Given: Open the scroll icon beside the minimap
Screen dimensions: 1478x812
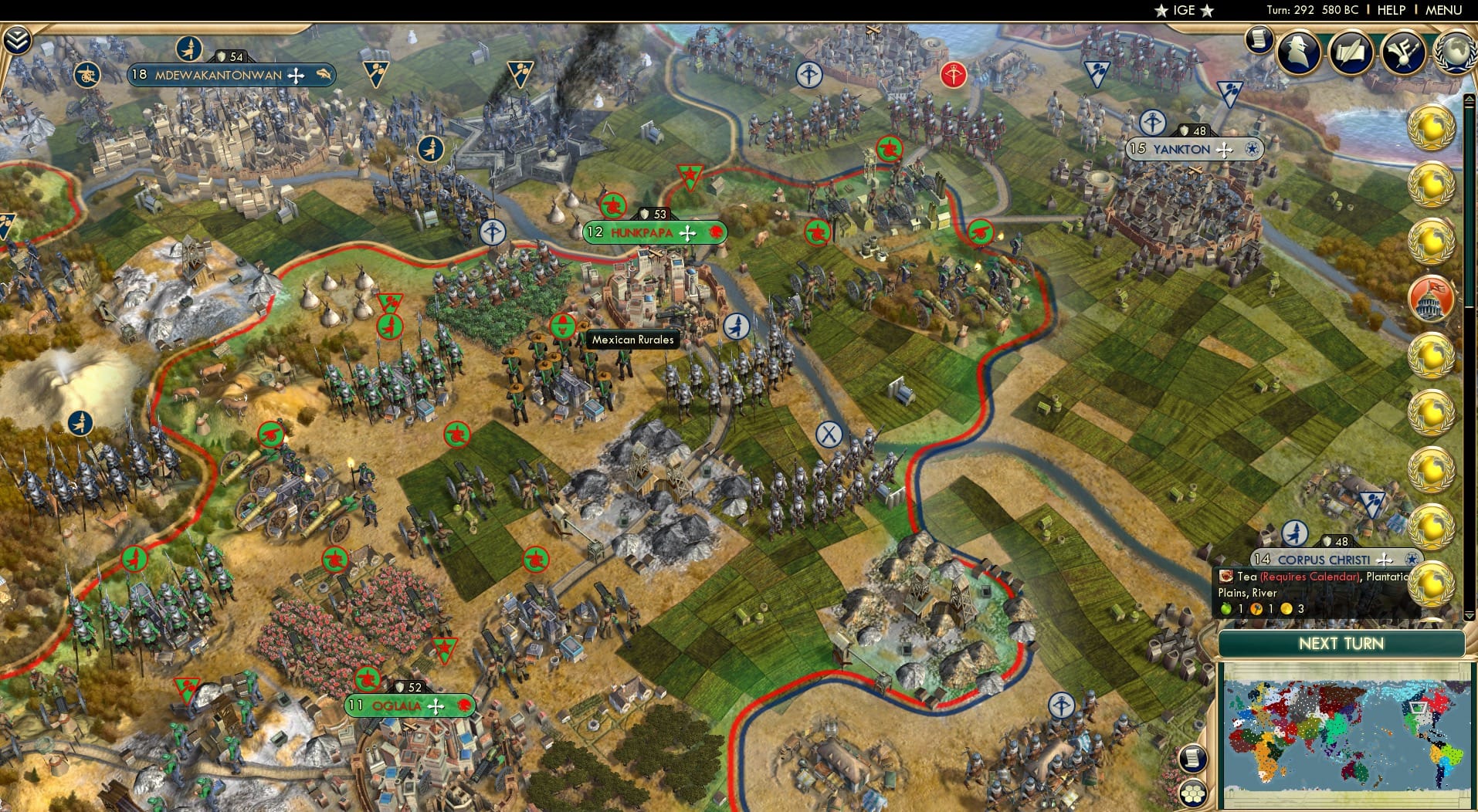Looking at the screenshot, I should coord(1193,758).
